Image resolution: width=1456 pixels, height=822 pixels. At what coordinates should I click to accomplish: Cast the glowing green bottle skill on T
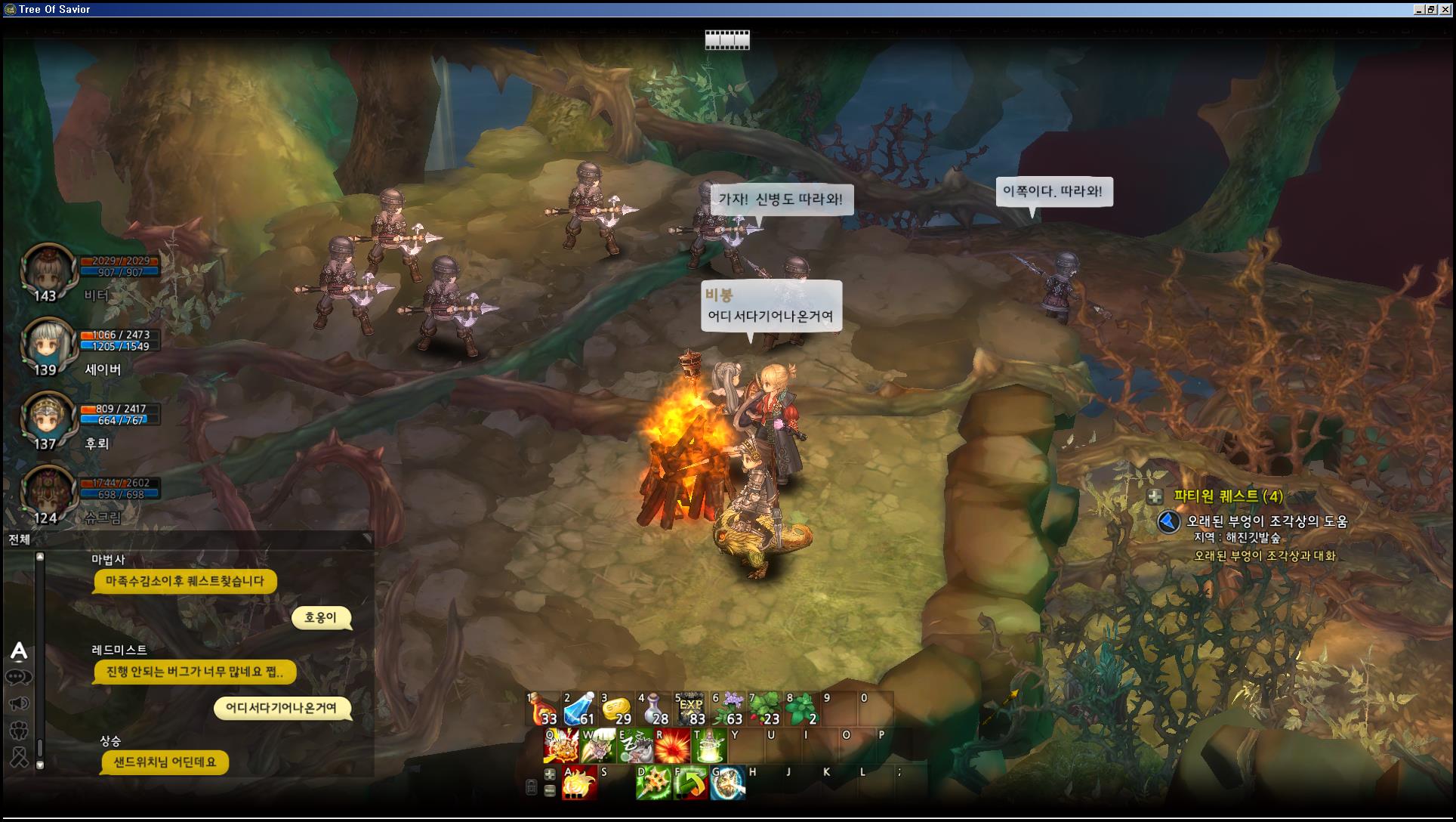pyautogui.click(x=708, y=746)
